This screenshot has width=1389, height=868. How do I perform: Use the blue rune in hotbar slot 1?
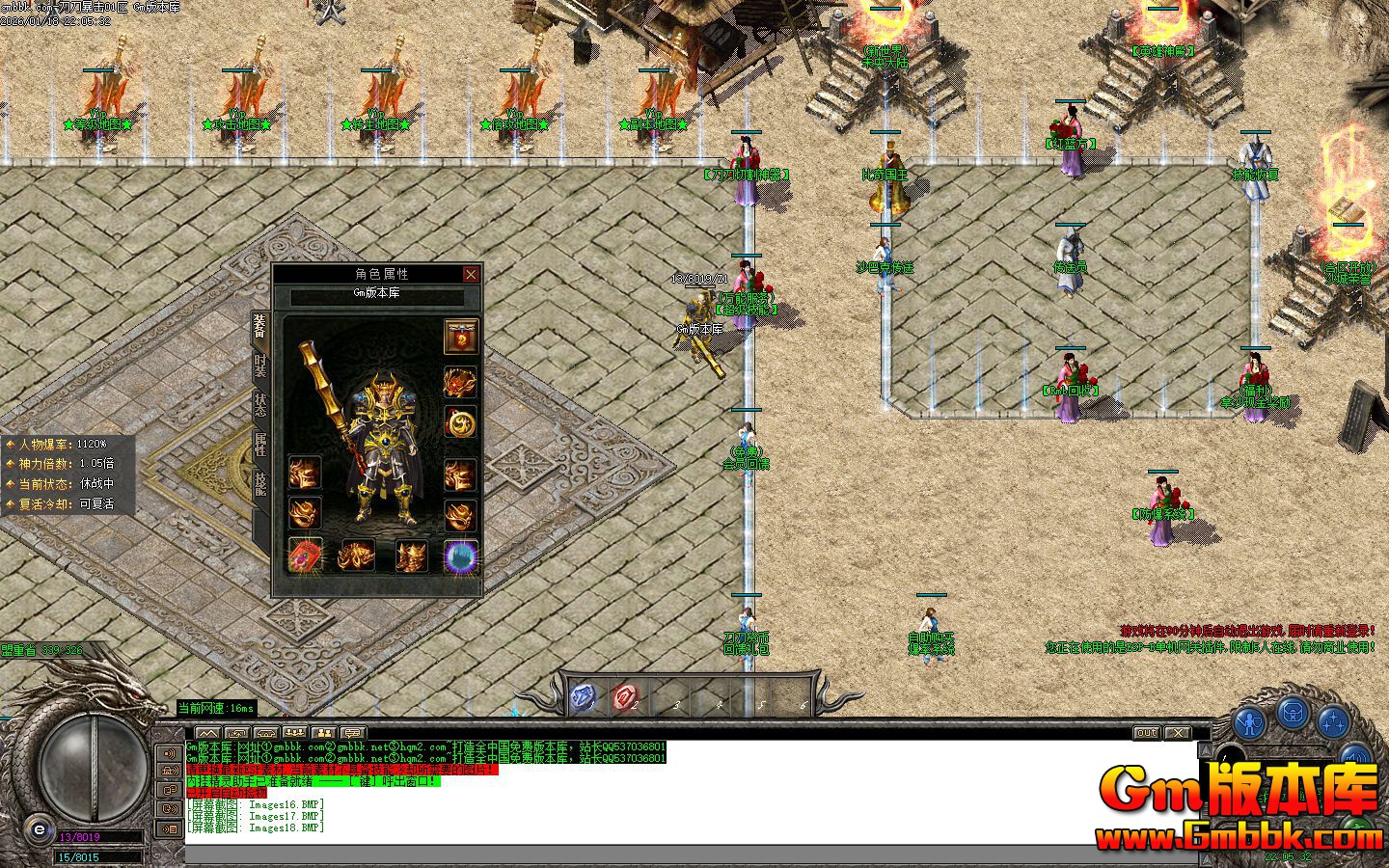coord(583,696)
